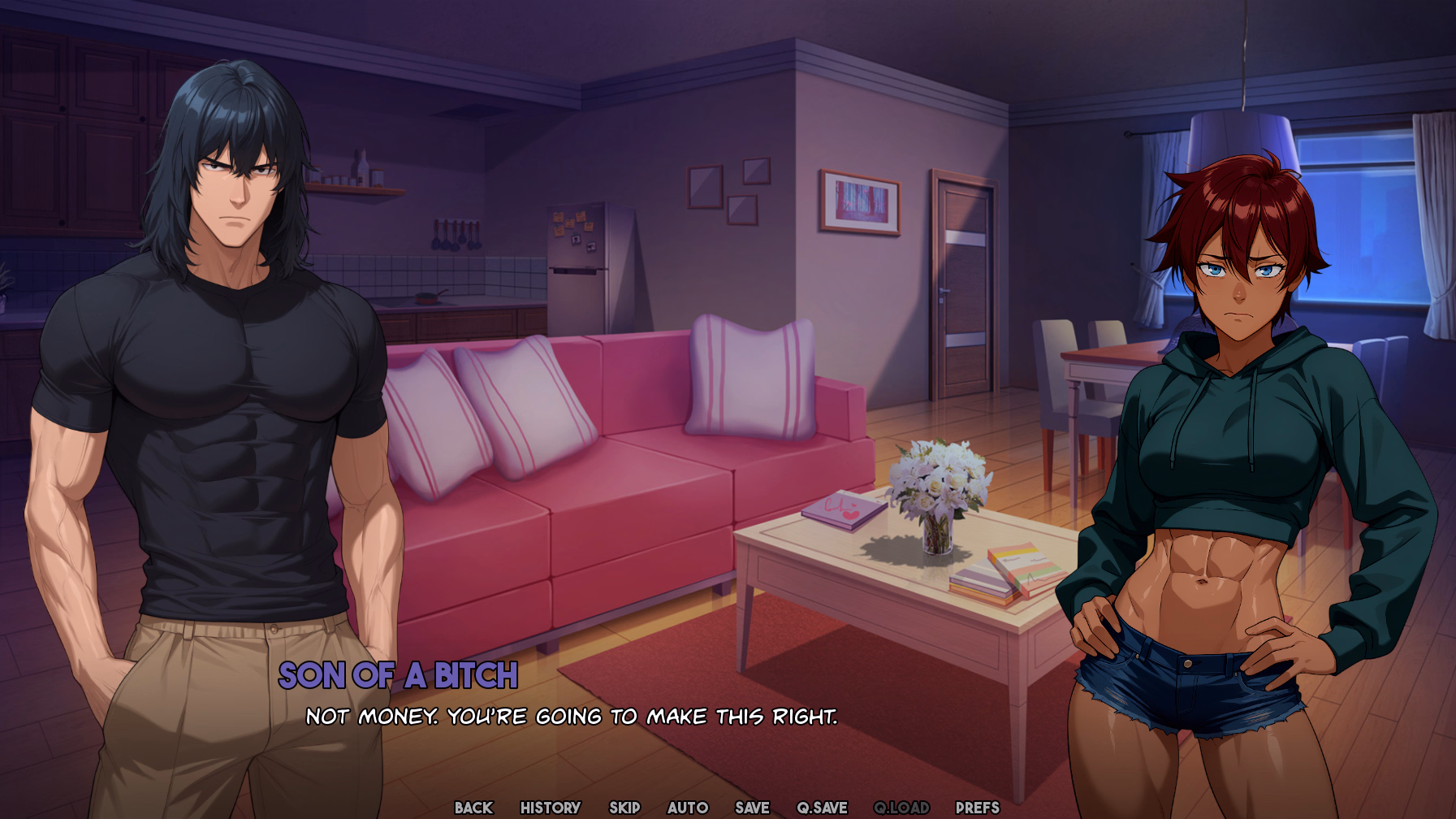Open the dialogue History log
The height and width of the screenshot is (819, 1456).
point(550,808)
